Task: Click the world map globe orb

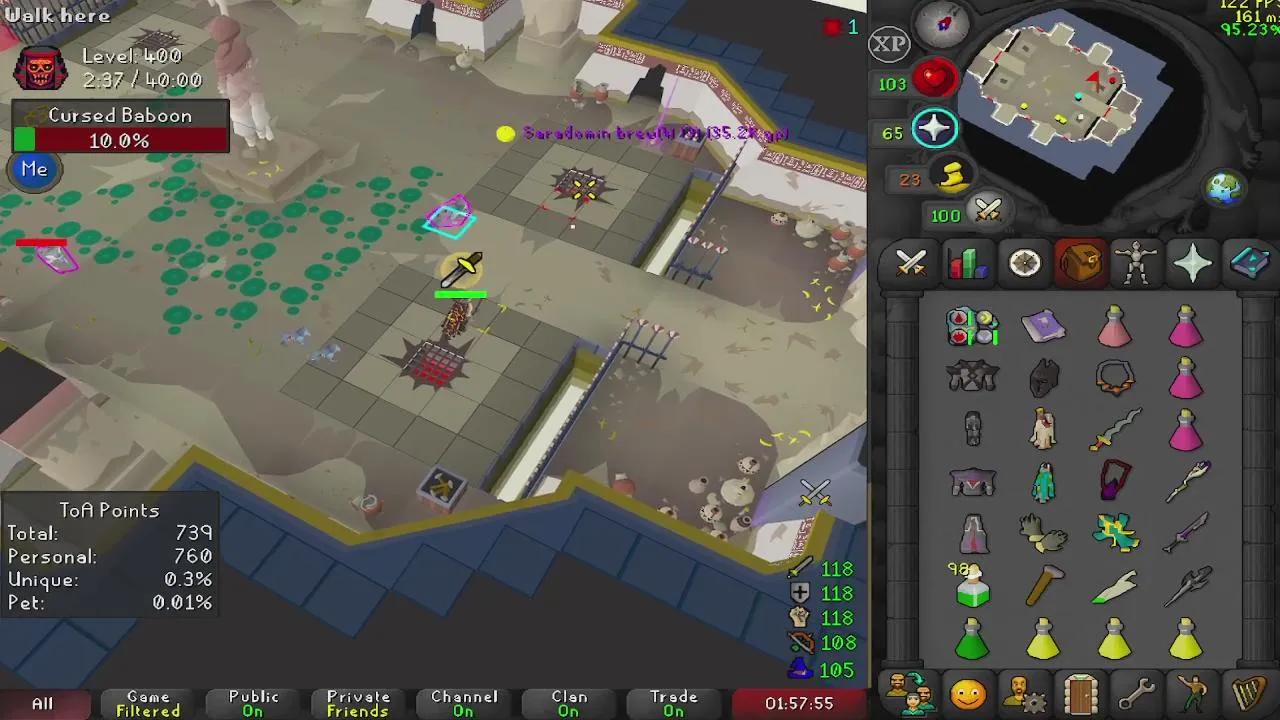Action: point(1225,186)
